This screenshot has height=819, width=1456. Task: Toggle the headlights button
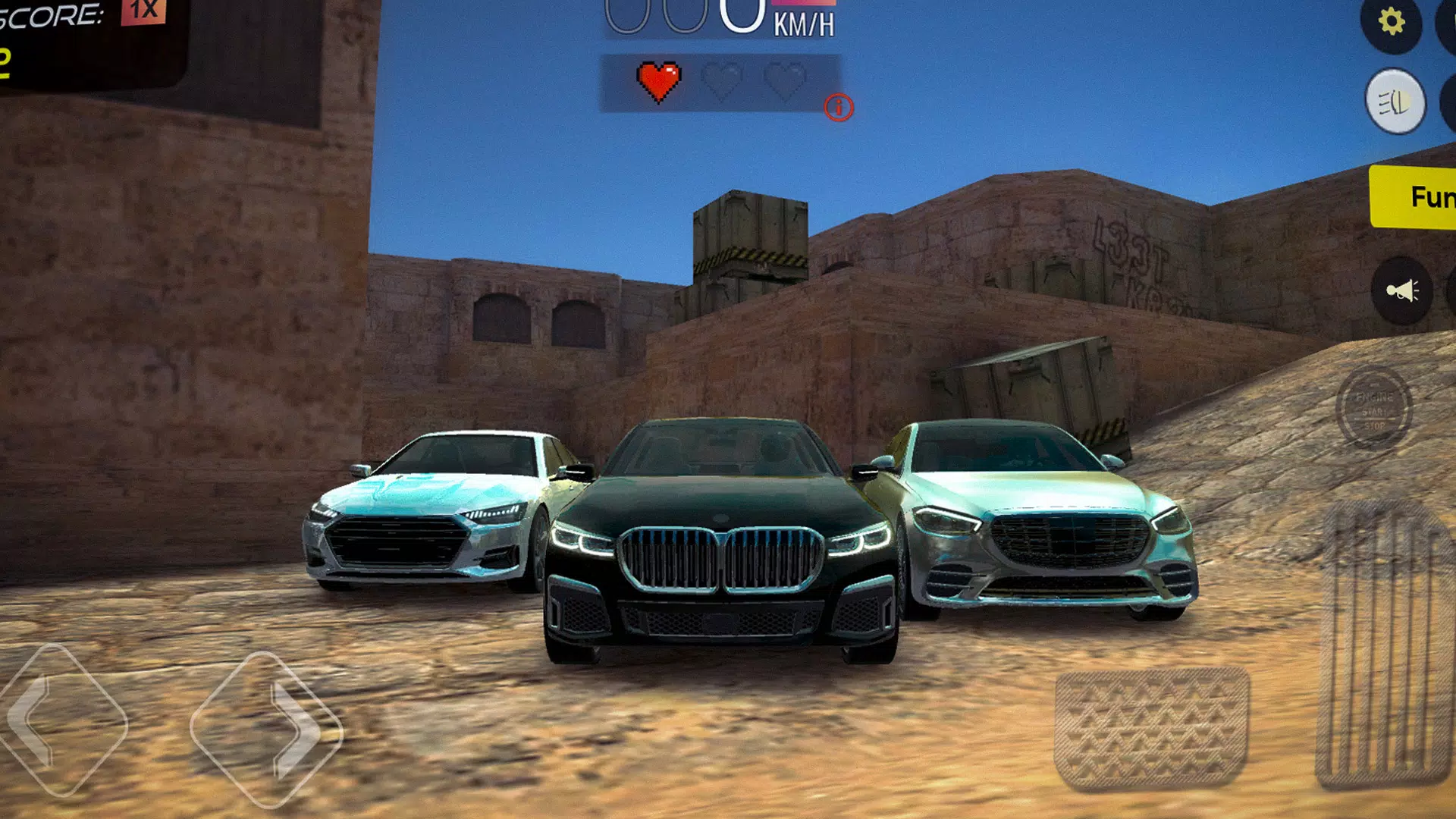1396,100
